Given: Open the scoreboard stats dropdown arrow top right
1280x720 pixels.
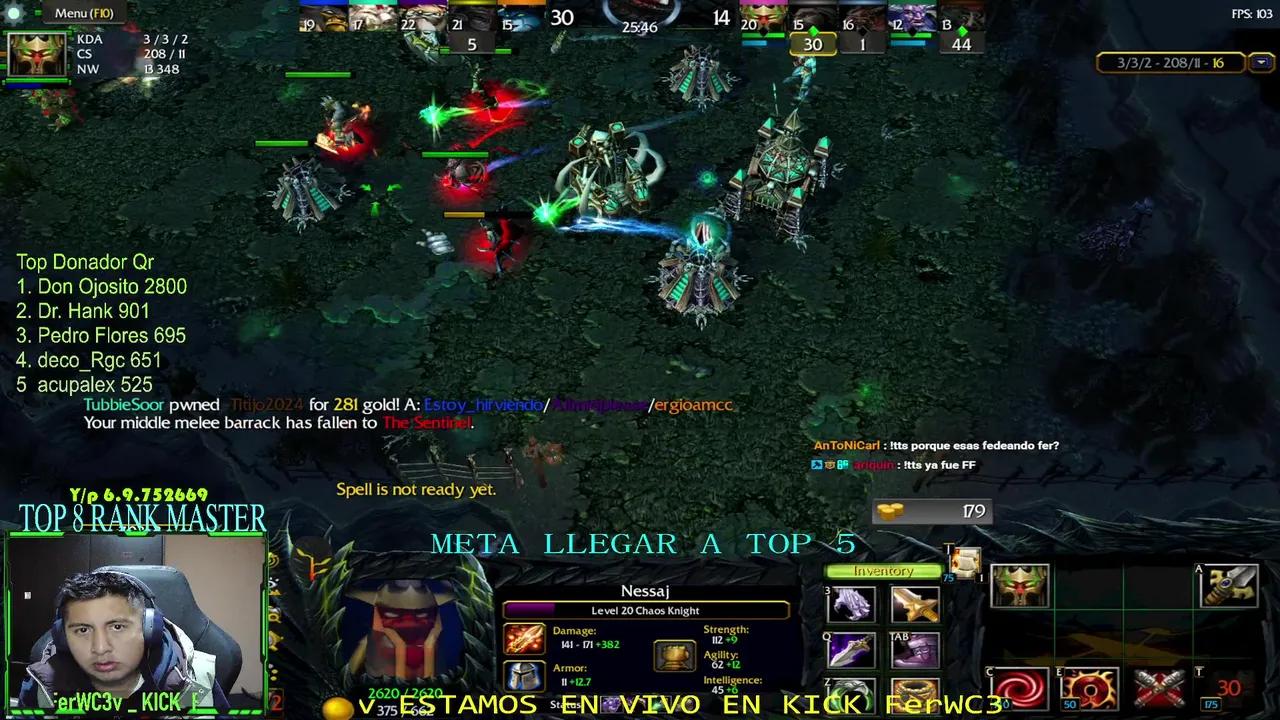Looking at the screenshot, I should tap(1260, 62).
